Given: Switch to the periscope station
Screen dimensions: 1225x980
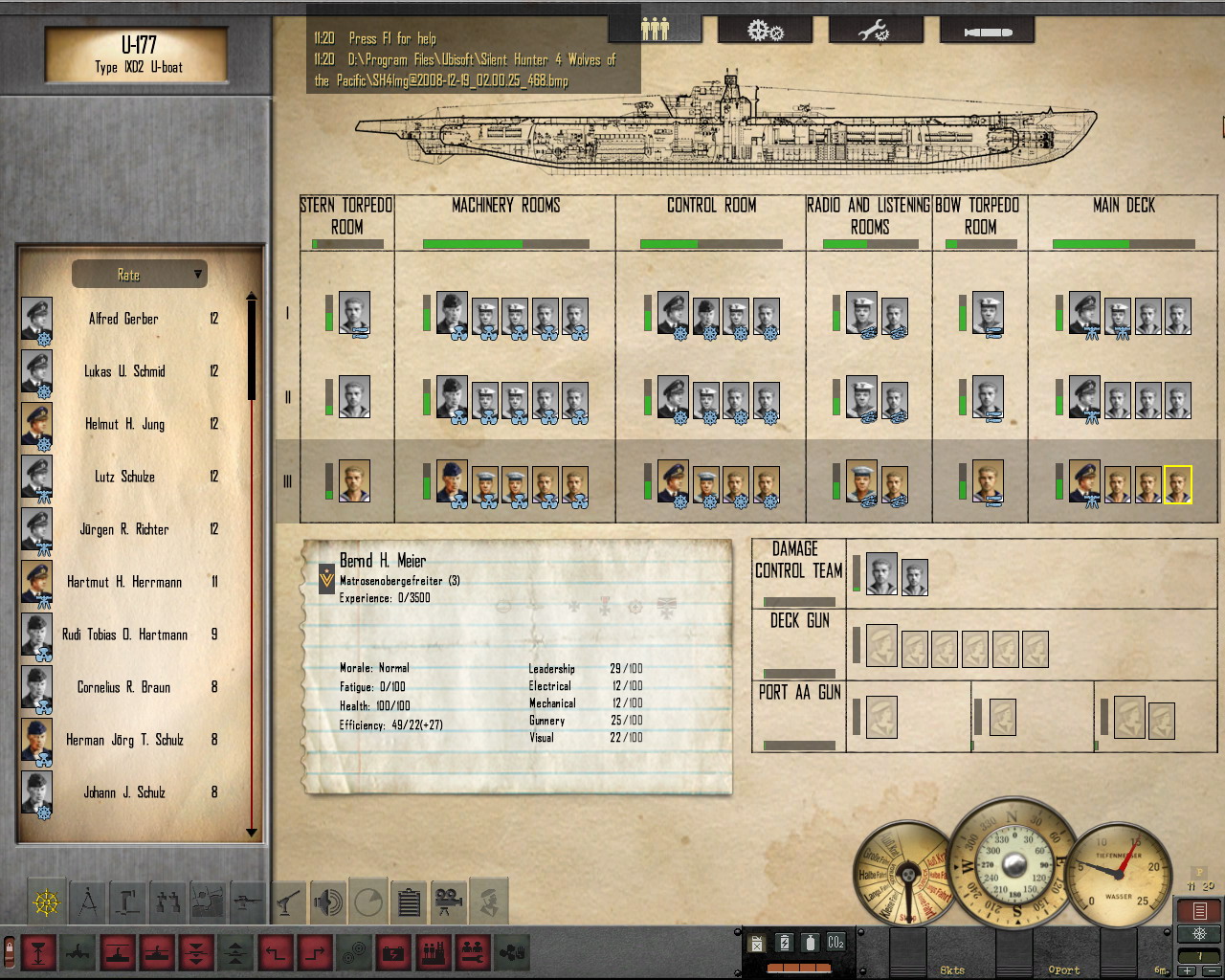Looking at the screenshot, I should pos(129,902).
